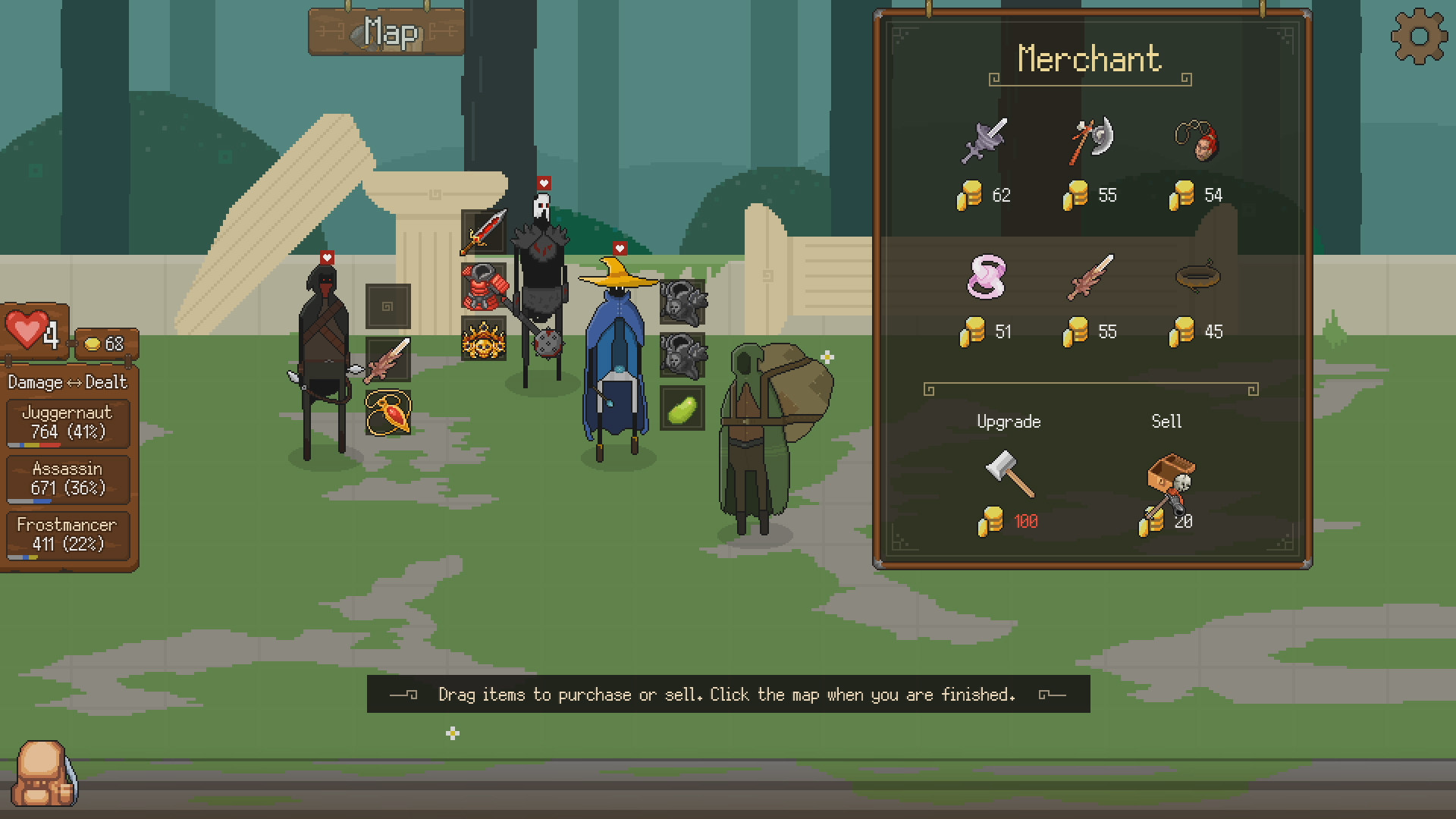Select the equipped red sword slot

point(484,232)
